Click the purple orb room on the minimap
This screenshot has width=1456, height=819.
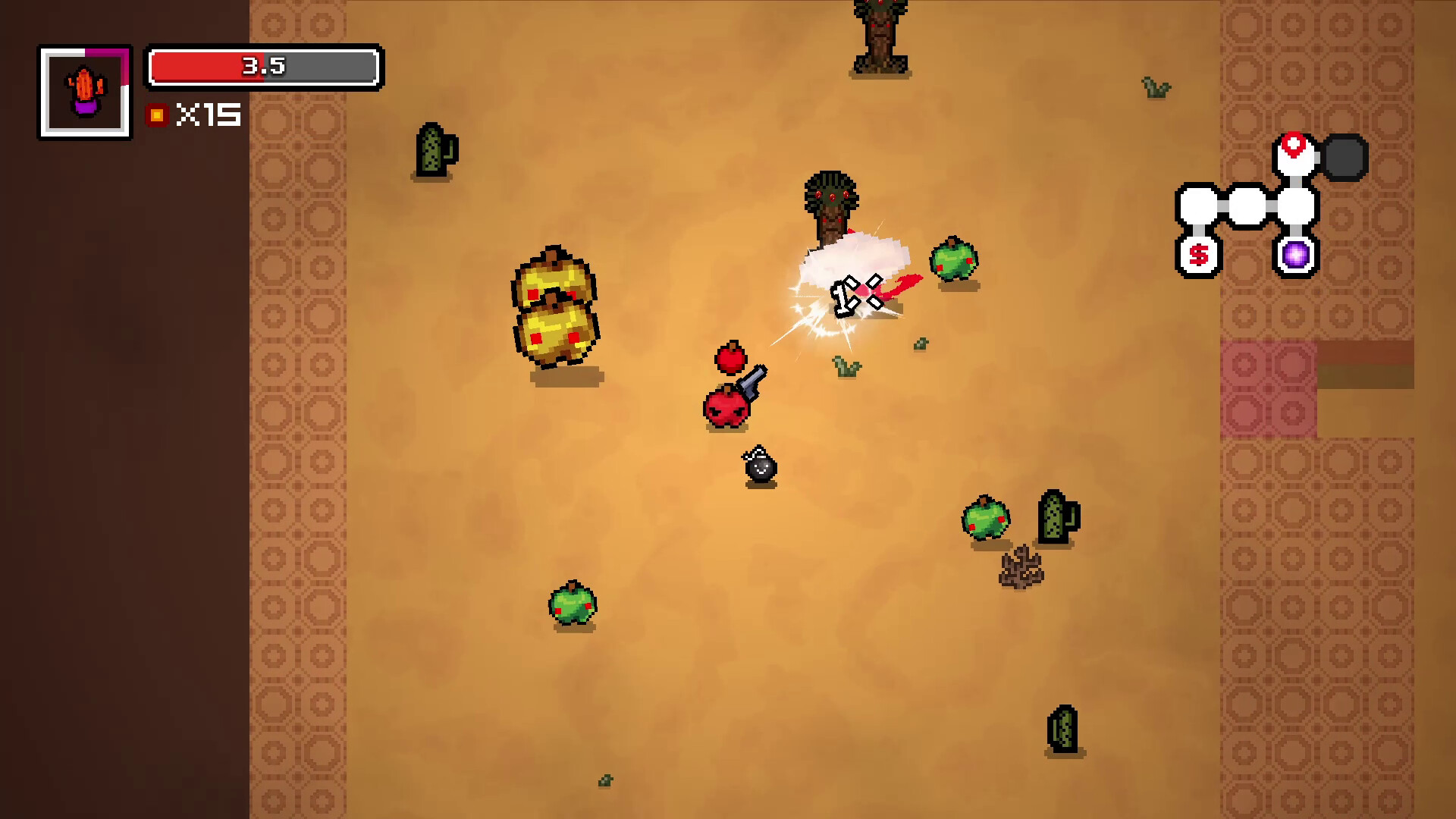pyautogui.click(x=1294, y=256)
